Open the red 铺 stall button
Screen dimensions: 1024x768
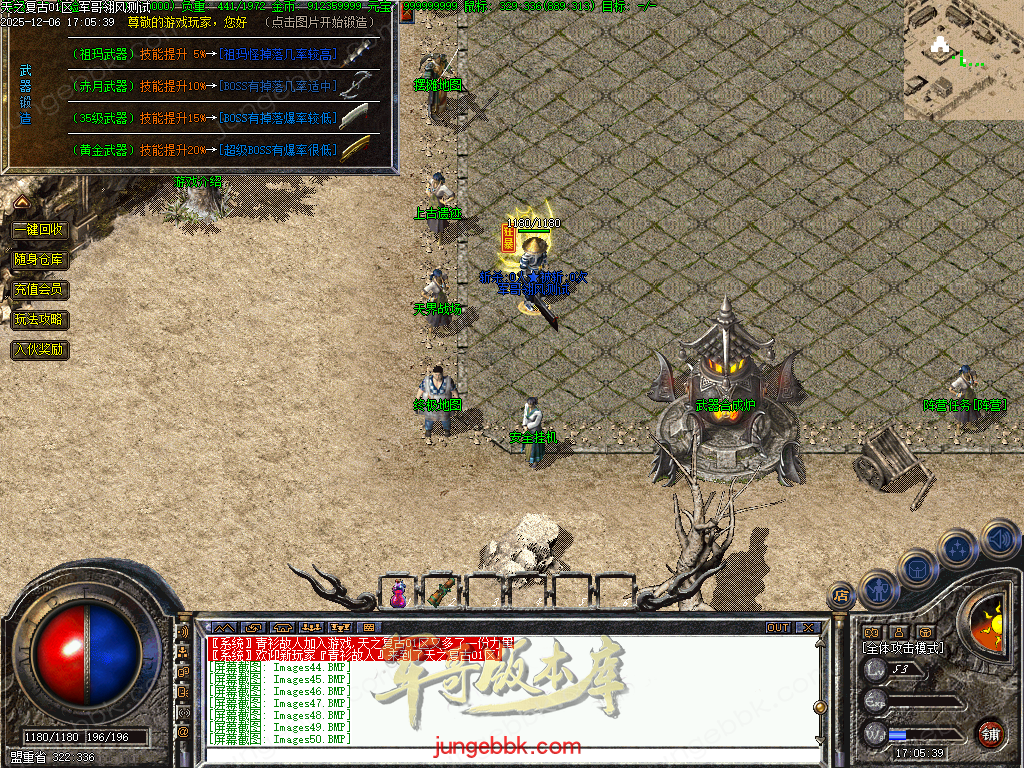coord(990,734)
